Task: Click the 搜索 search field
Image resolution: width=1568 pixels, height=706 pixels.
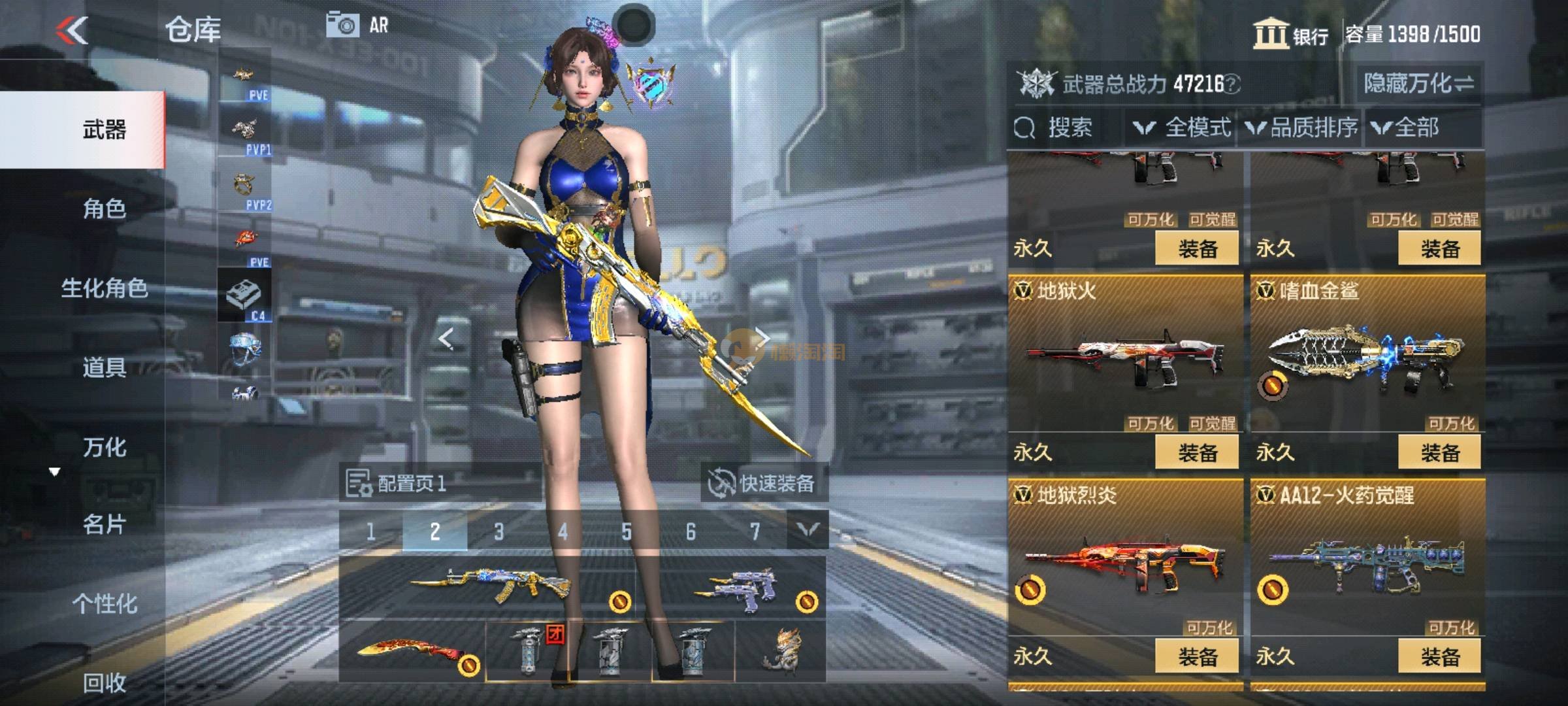Action: [x=1069, y=127]
